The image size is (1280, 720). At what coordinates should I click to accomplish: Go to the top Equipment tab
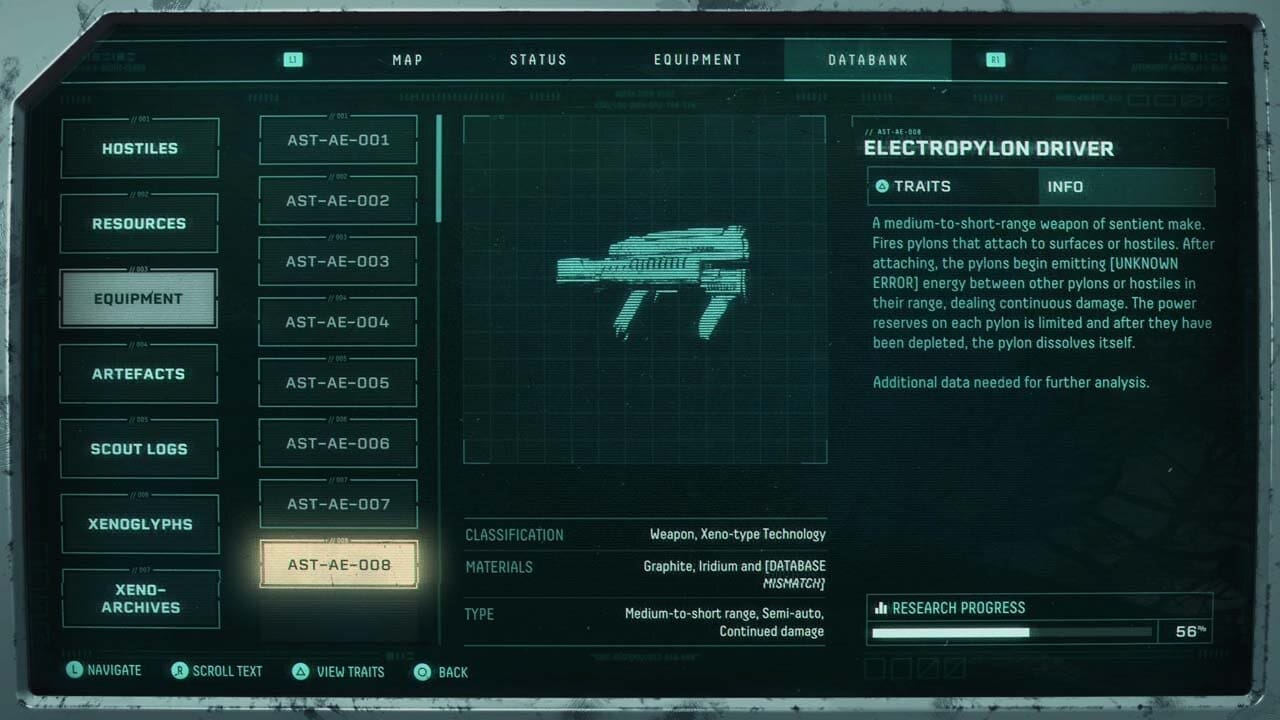pos(698,60)
